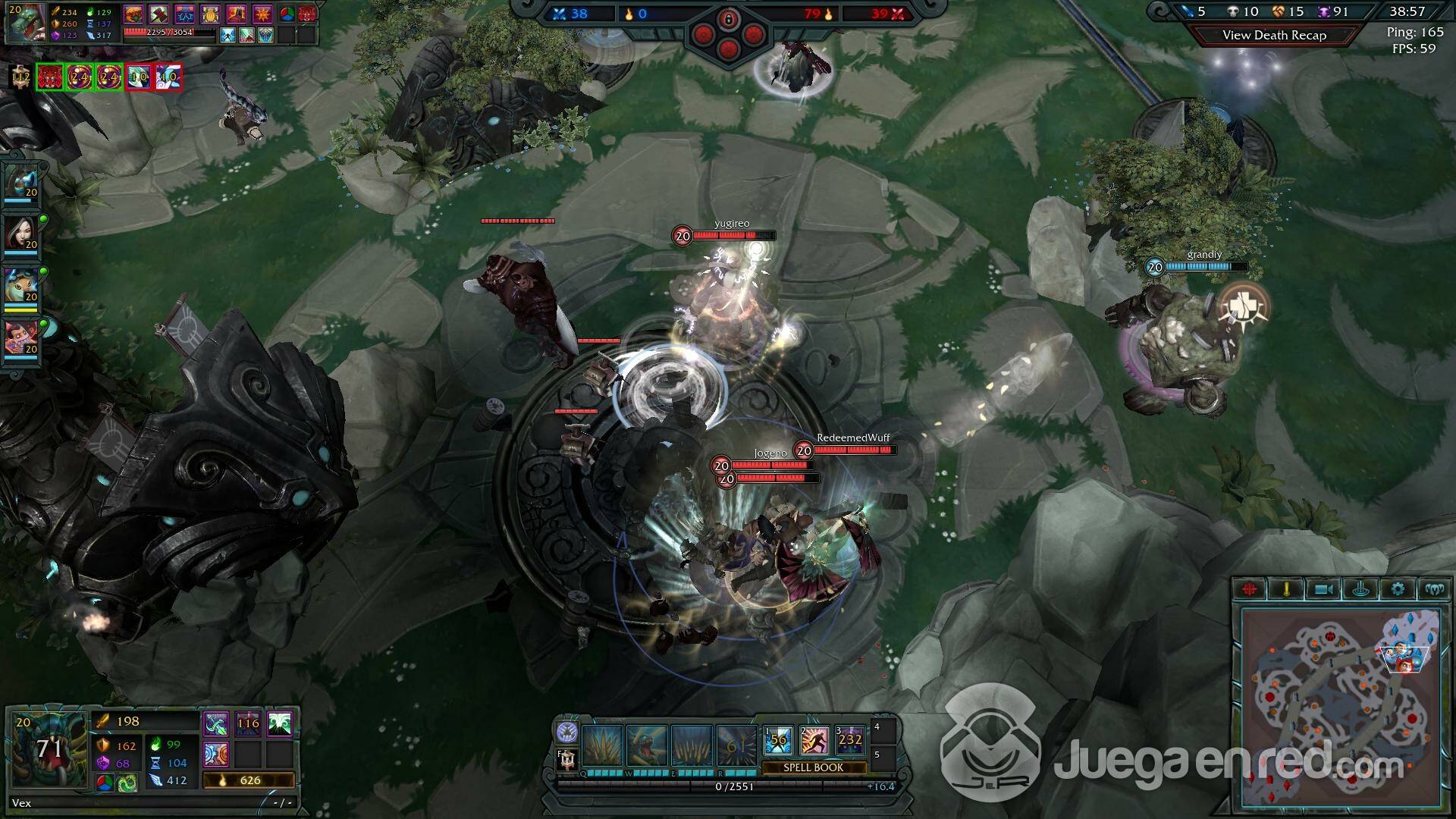This screenshot has height=819, width=1456.
Task: Click View Death Recap
Action: [1274, 35]
